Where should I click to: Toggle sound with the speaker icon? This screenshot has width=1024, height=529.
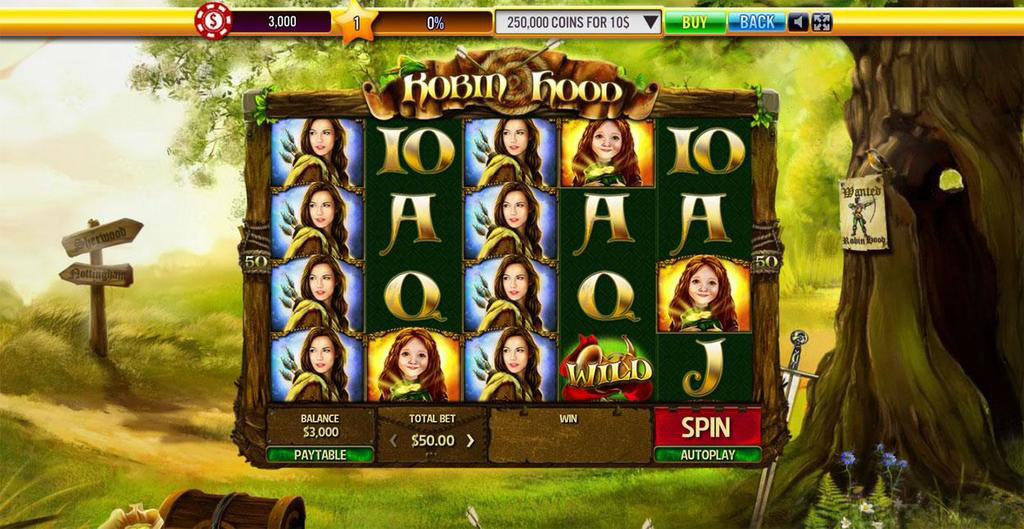(798, 22)
